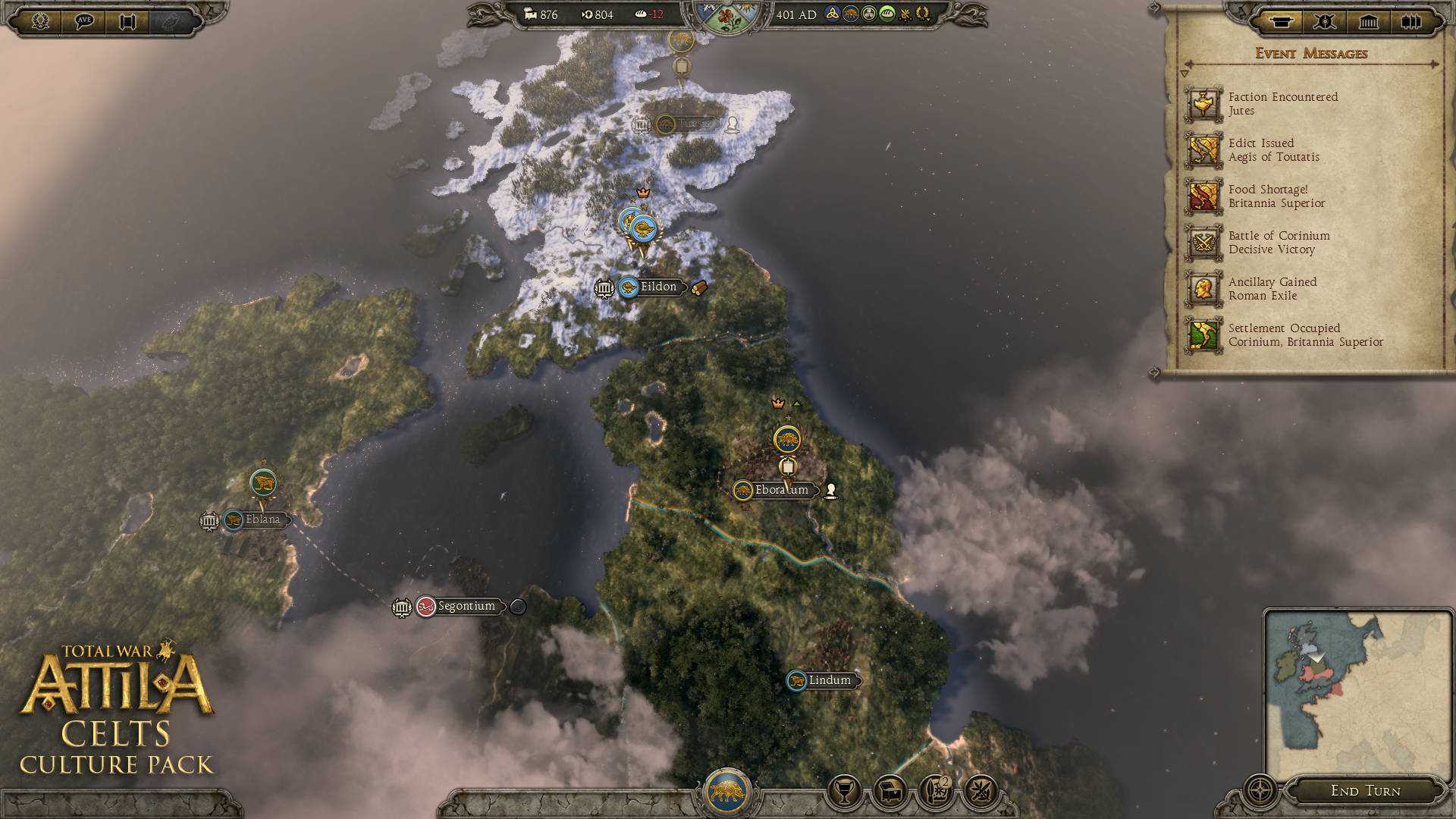Image resolution: width=1456 pixels, height=819 pixels.
Task: Expand the army banner near Eildon
Action: click(638, 224)
